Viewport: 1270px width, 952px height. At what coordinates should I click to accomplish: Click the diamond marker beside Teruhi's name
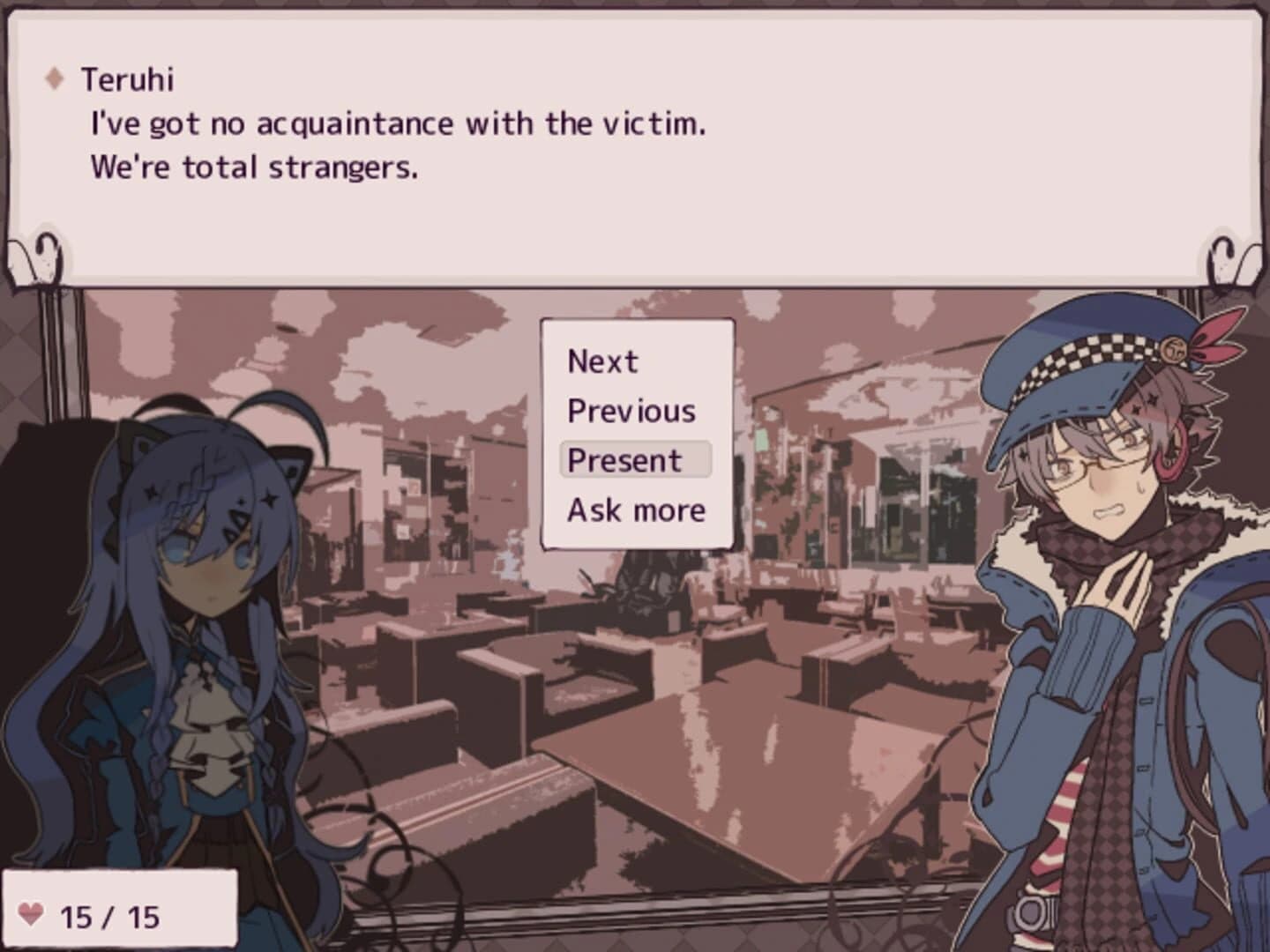(56, 78)
